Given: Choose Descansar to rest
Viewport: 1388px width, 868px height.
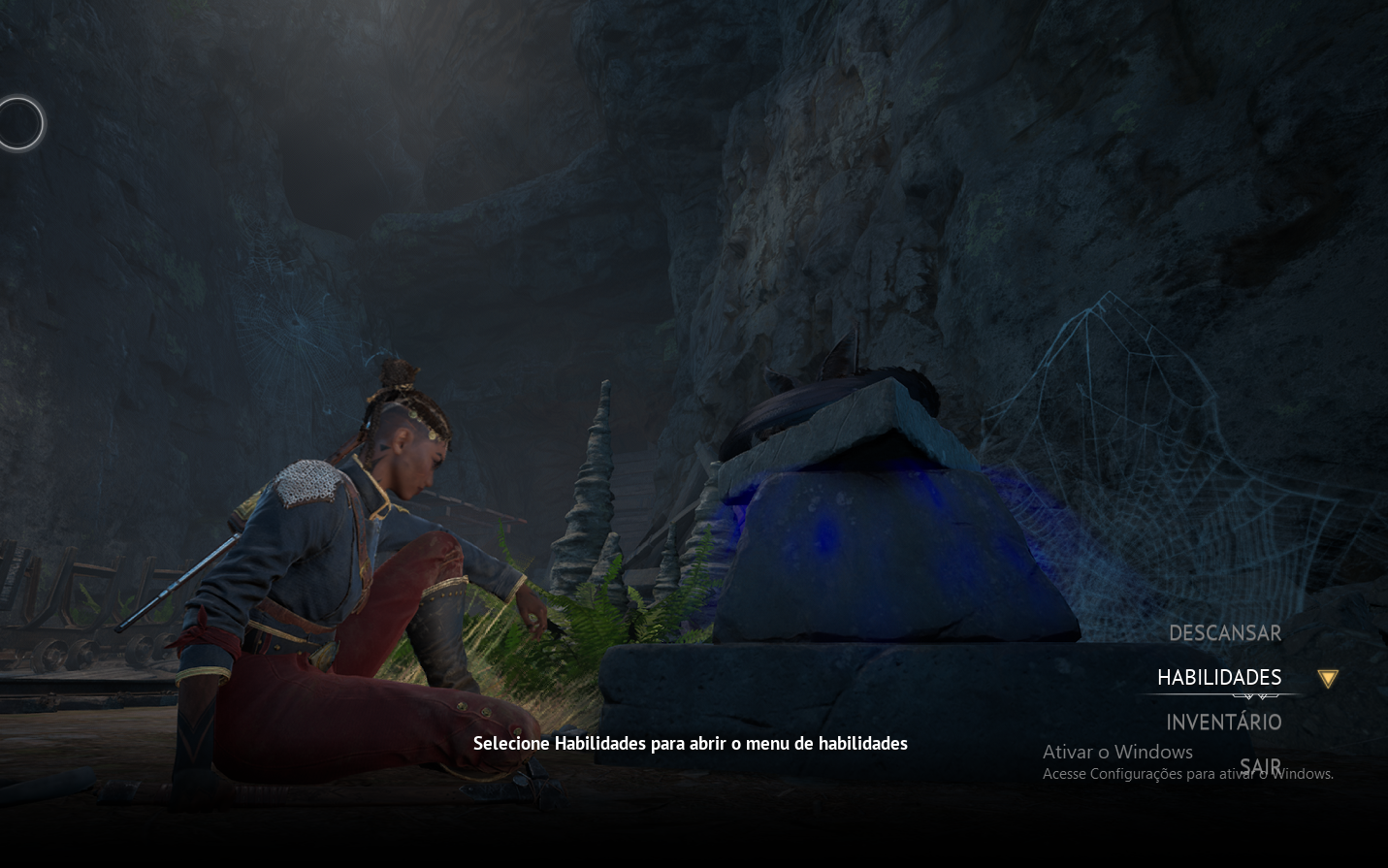Looking at the screenshot, I should [x=1224, y=633].
